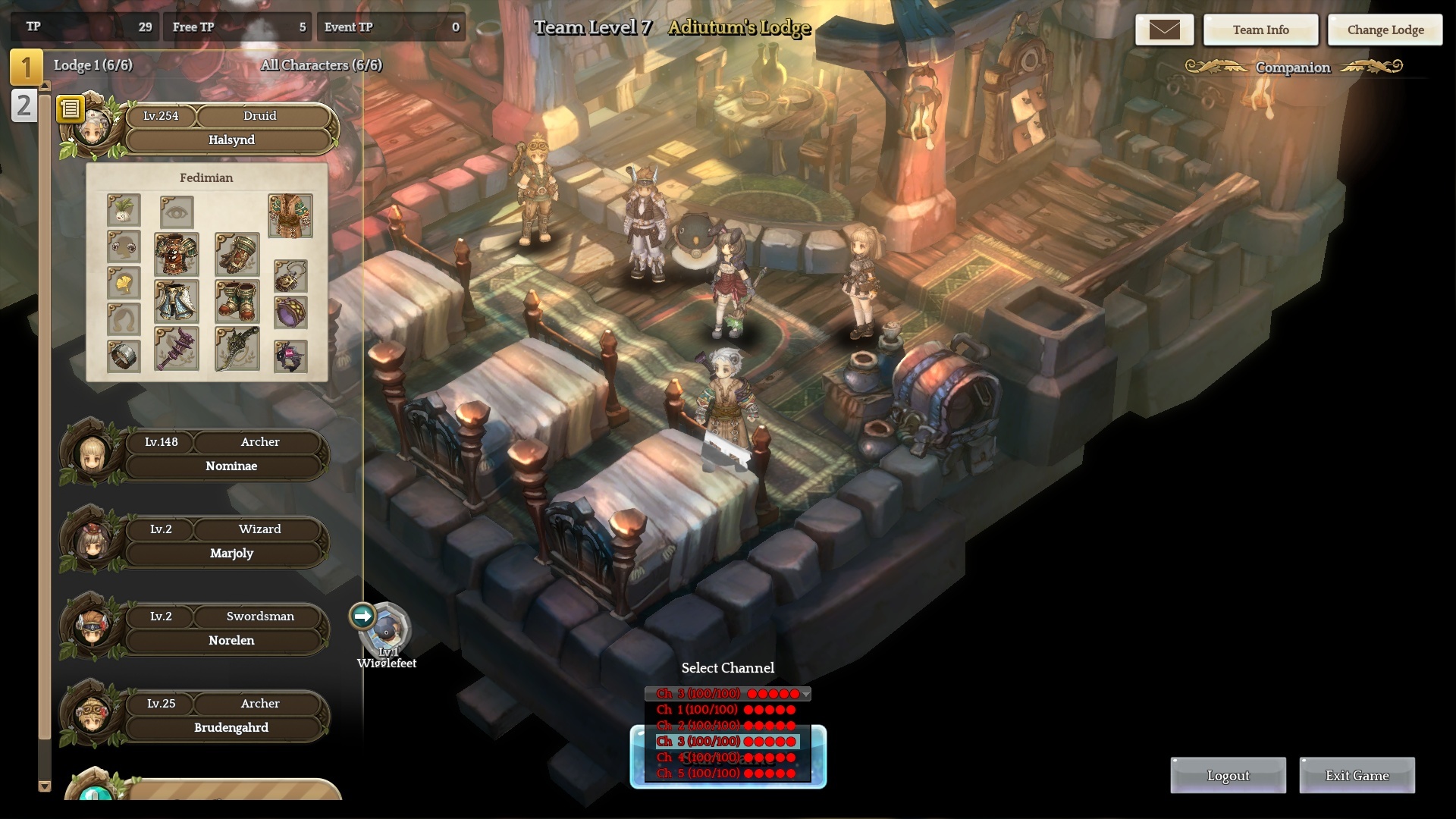Inspect the purple gem bracelet slot

290,312
